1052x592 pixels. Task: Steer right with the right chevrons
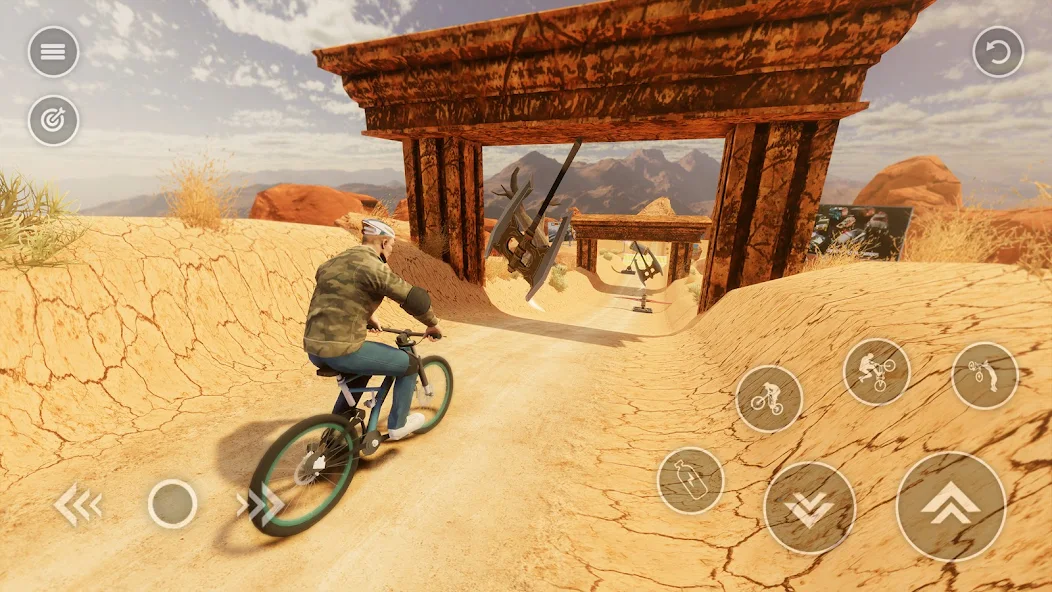point(260,504)
